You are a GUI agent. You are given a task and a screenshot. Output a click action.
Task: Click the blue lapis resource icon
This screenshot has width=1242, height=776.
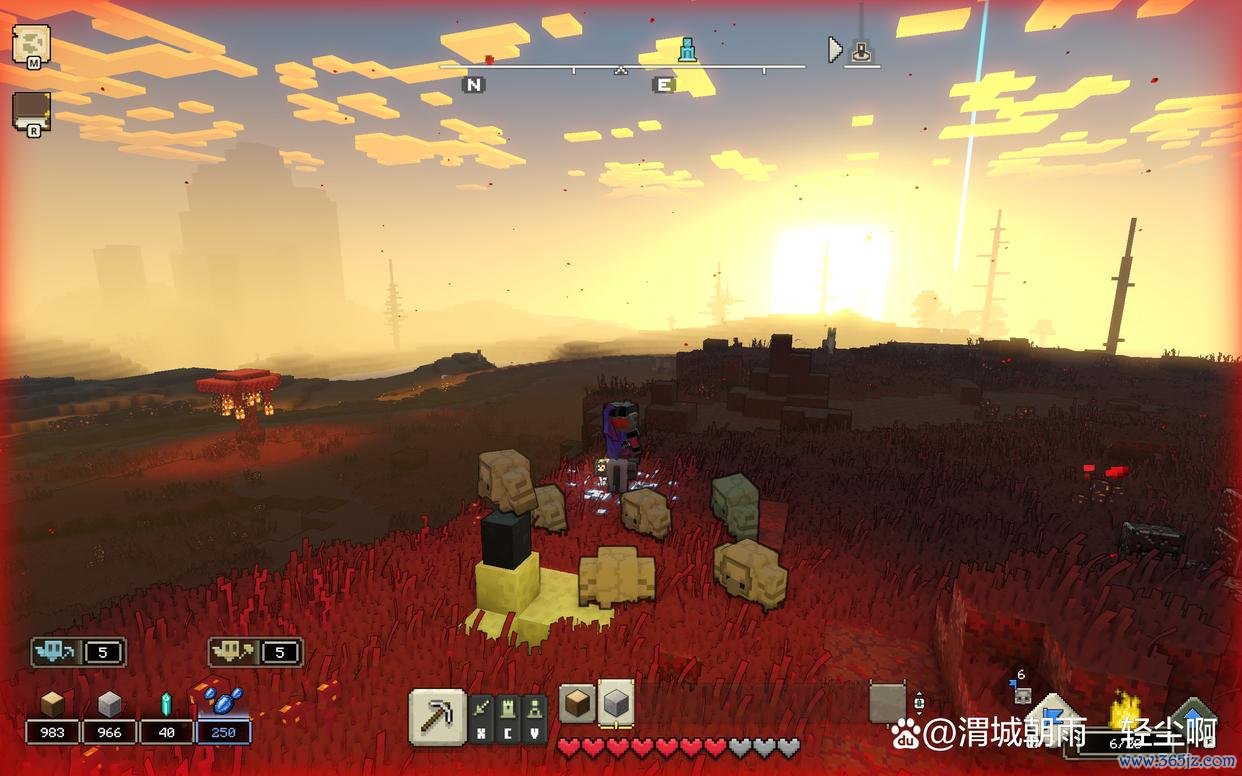pyautogui.click(x=223, y=702)
